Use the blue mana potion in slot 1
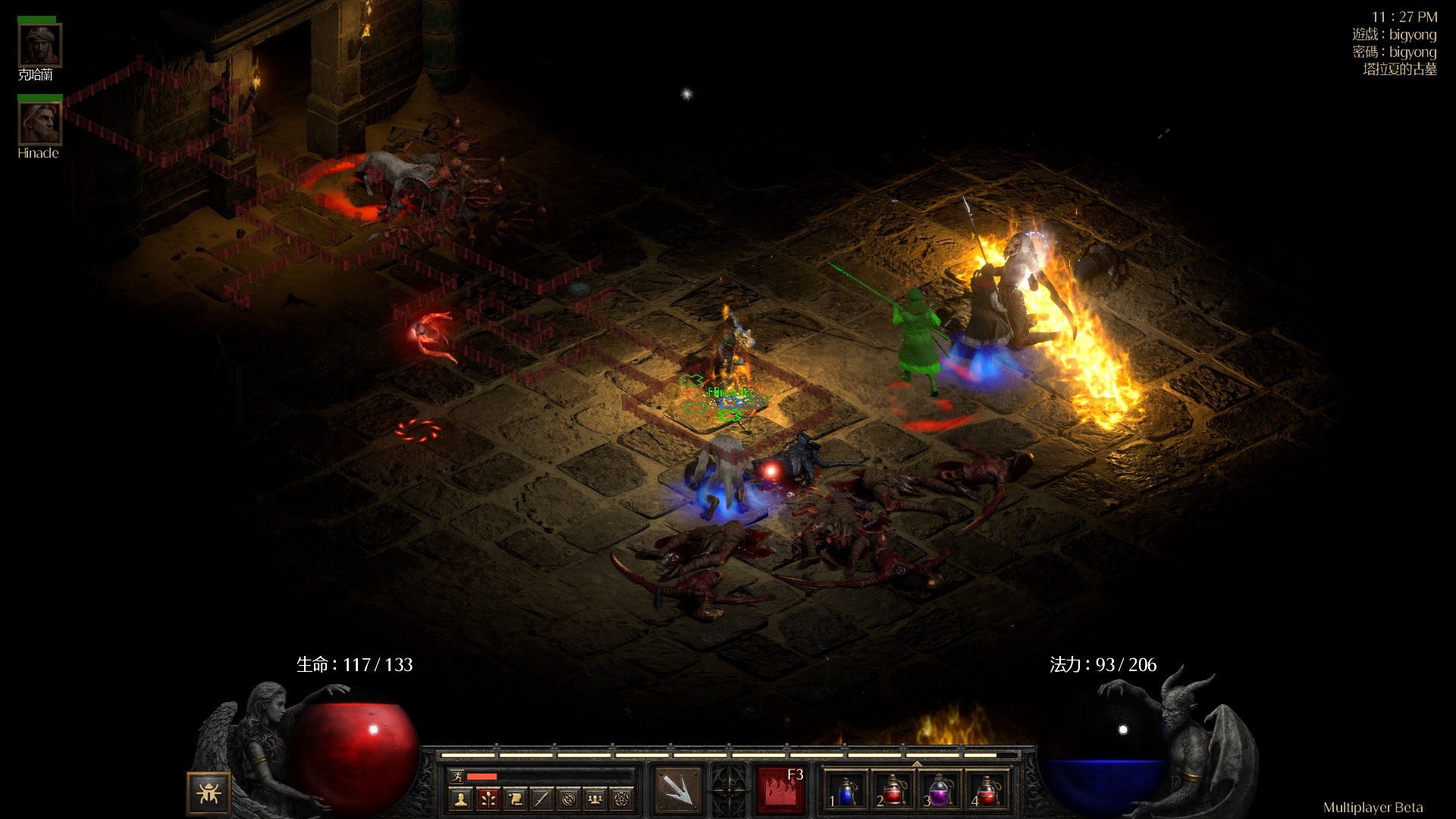Viewport: 1456px width, 819px height. tap(846, 790)
